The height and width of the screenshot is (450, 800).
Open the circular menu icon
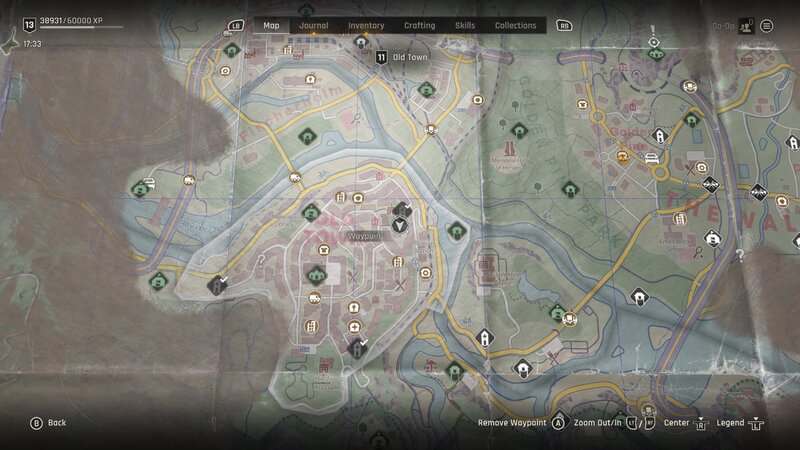(x=767, y=26)
